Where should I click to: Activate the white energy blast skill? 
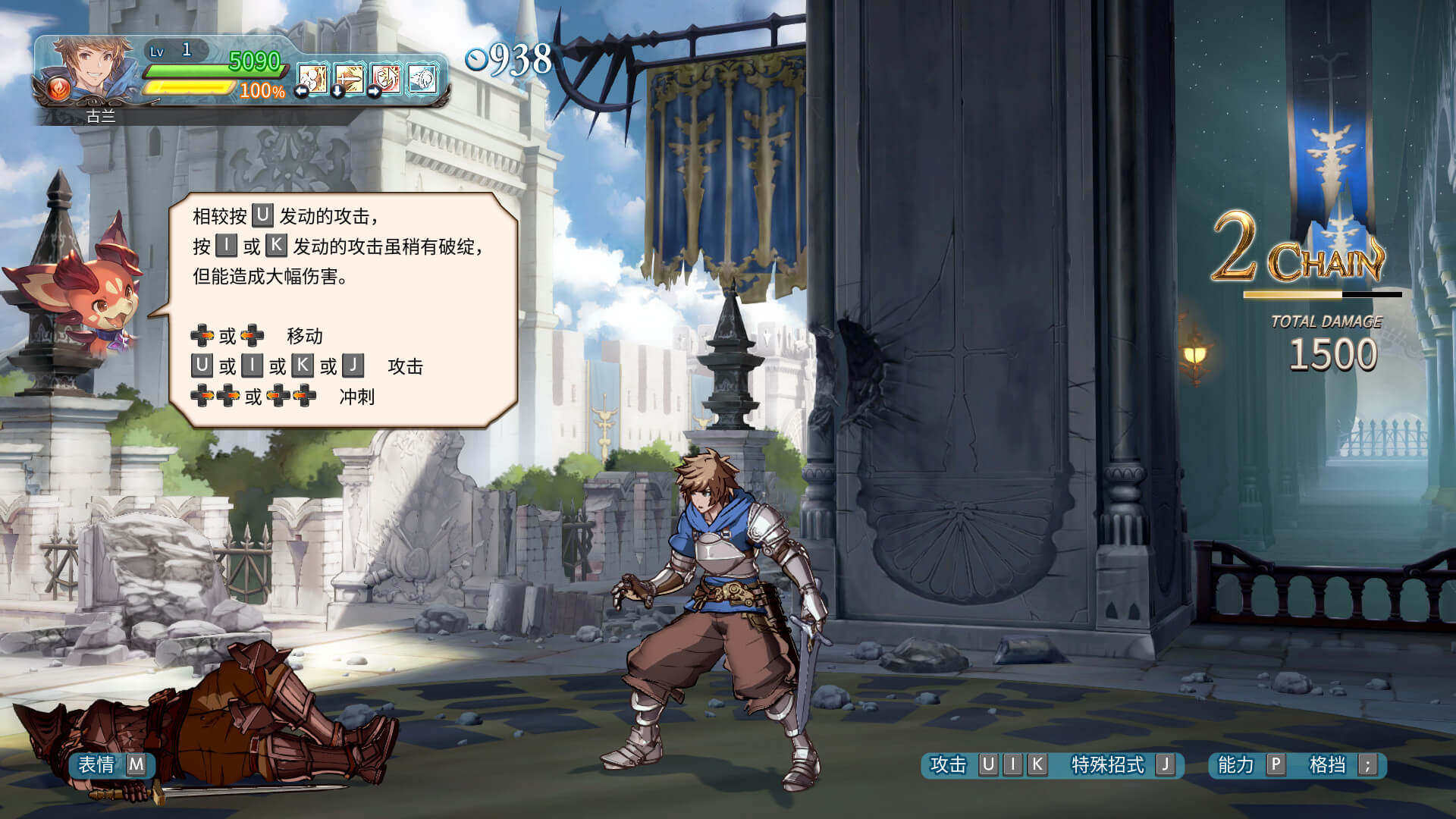click(422, 78)
